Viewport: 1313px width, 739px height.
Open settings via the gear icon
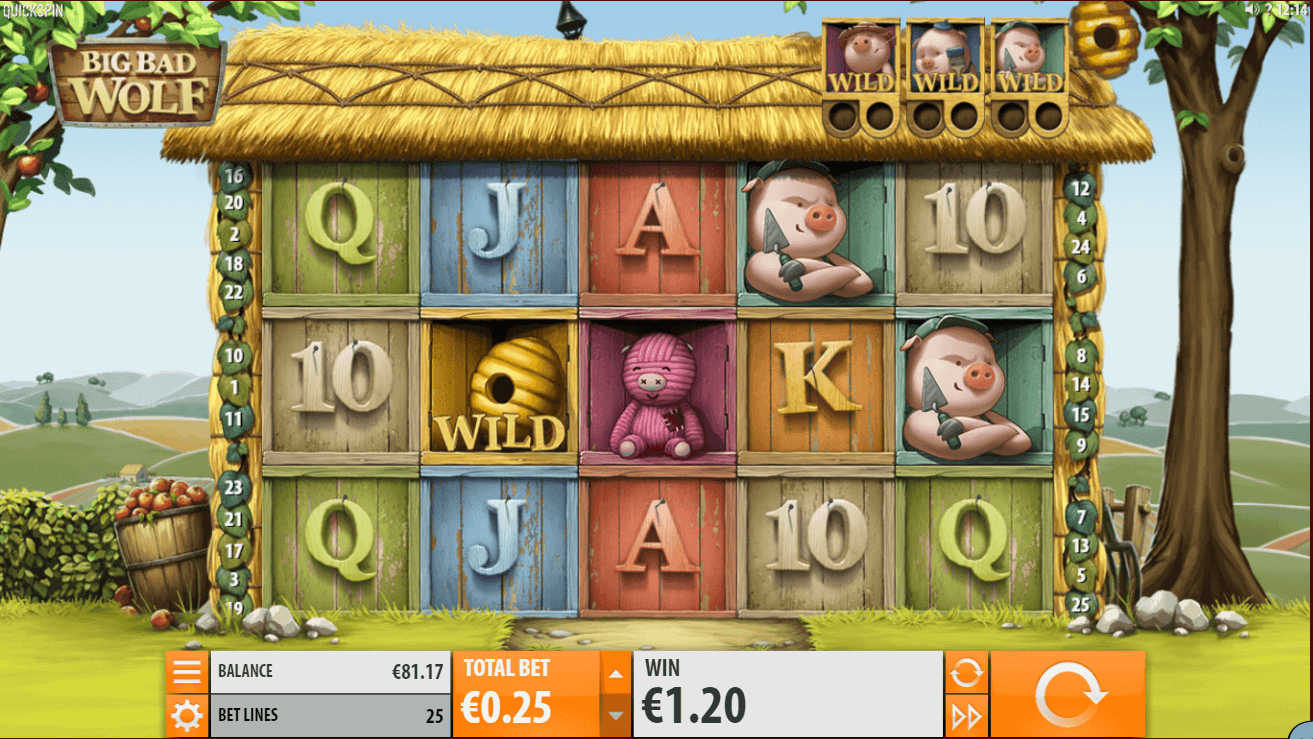click(187, 716)
